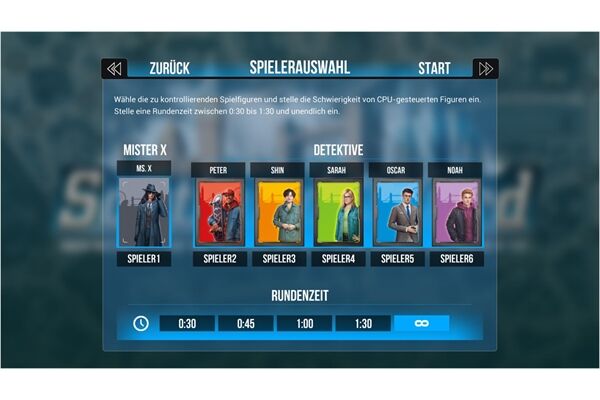This screenshot has height=400, width=600.
Task: Toggle the Spieler3 player slot
Action: (278, 259)
